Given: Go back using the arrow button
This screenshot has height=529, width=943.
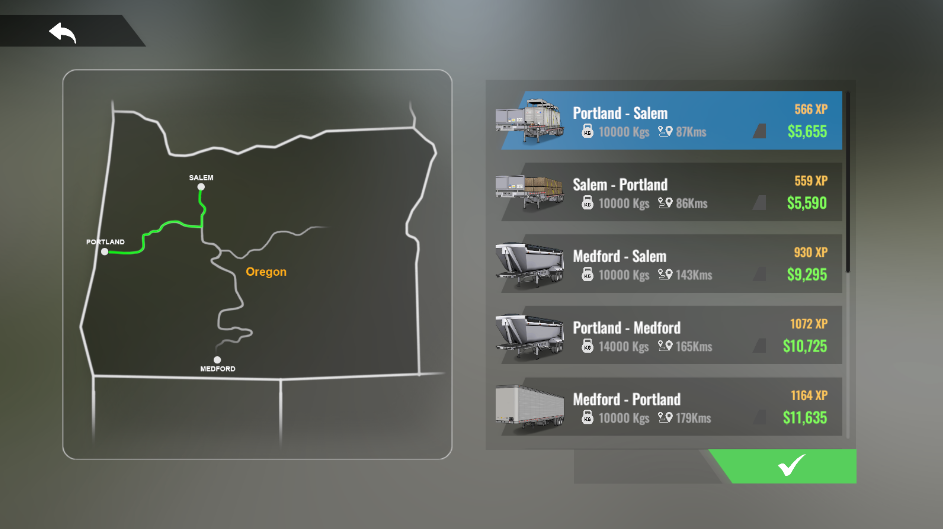Looking at the screenshot, I should pos(63,32).
